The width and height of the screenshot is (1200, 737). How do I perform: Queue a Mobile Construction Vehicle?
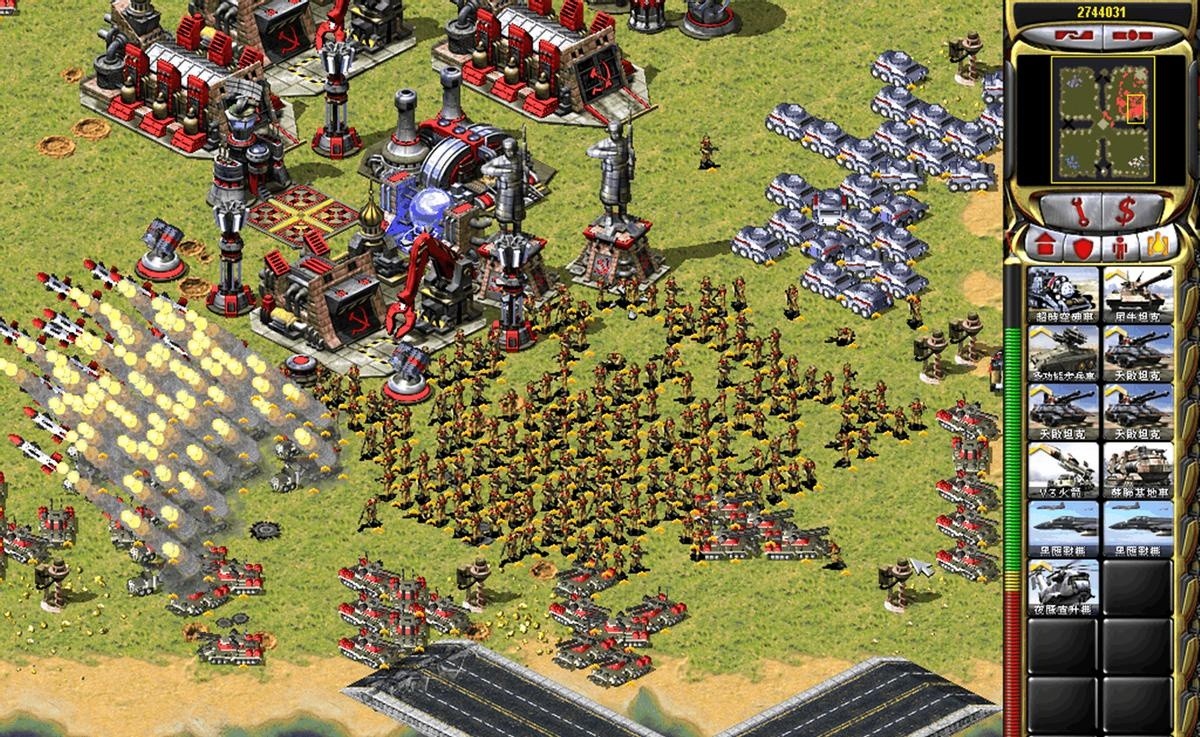click(1137, 470)
